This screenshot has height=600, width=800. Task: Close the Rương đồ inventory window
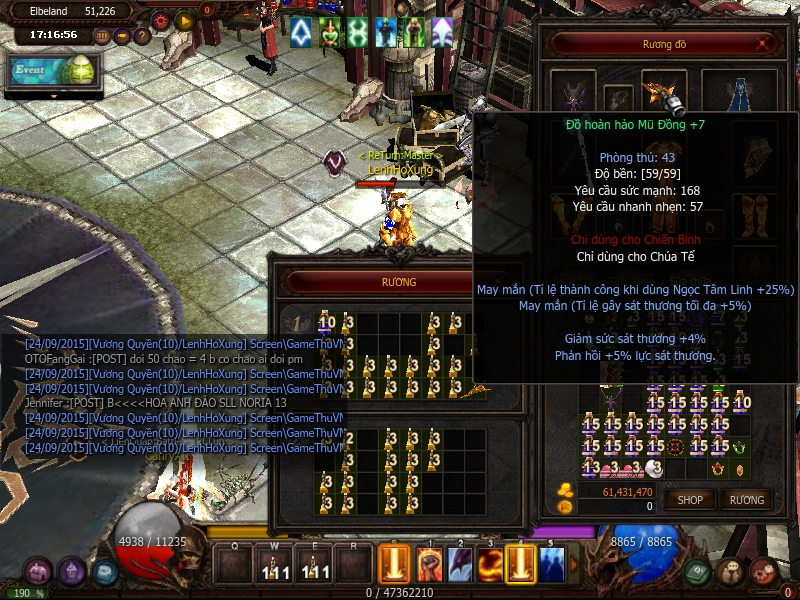pyautogui.click(x=764, y=44)
